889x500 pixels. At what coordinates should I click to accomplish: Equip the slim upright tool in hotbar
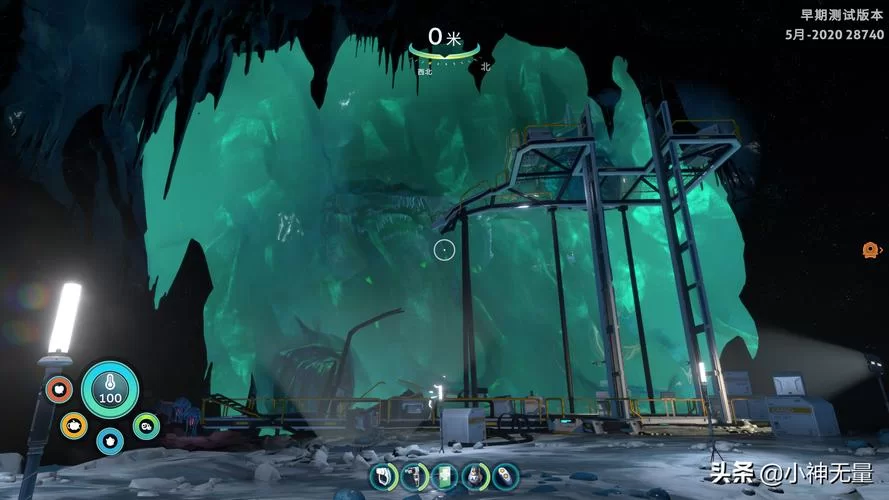click(x=415, y=476)
